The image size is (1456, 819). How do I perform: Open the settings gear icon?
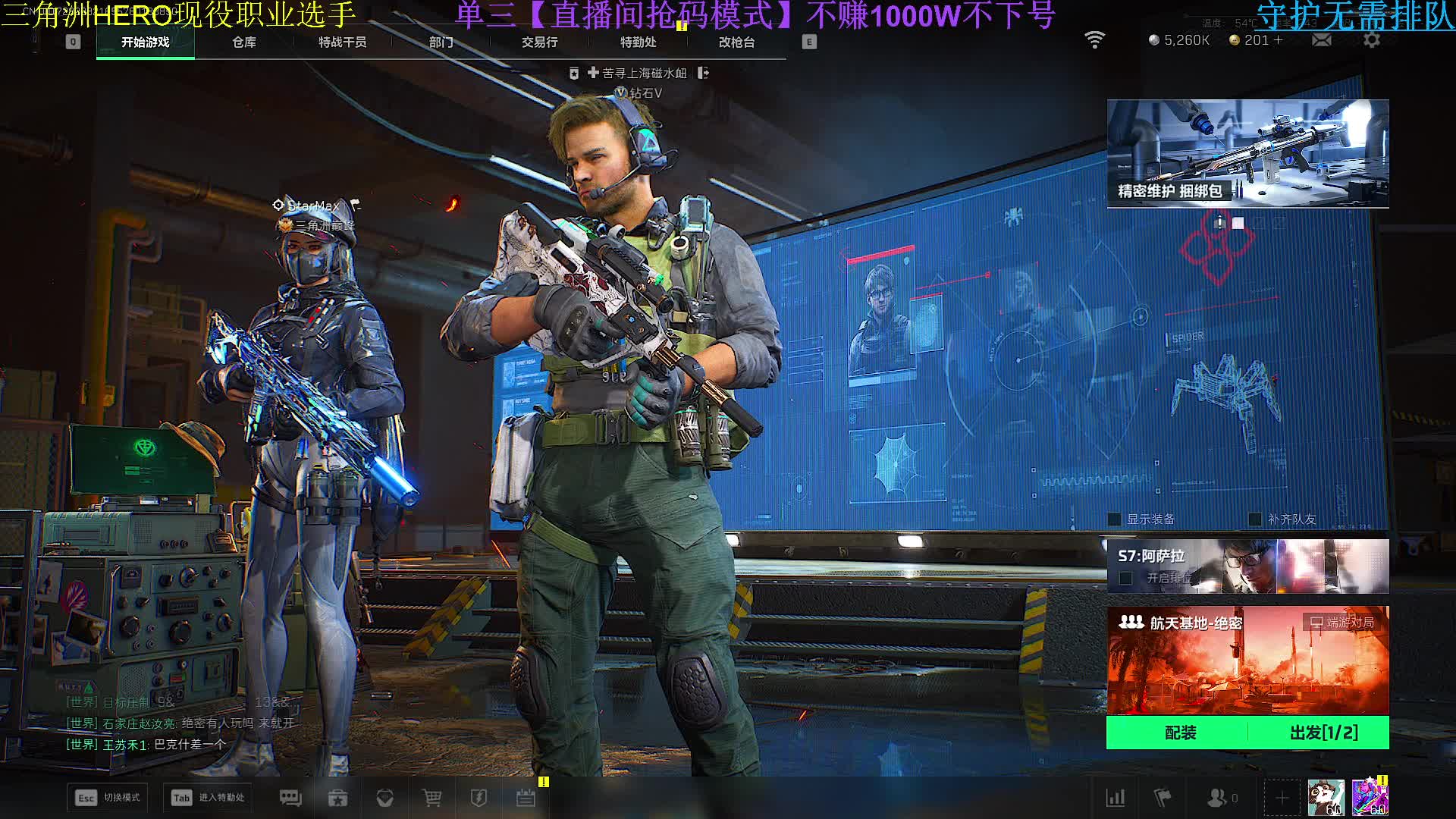(x=1371, y=40)
